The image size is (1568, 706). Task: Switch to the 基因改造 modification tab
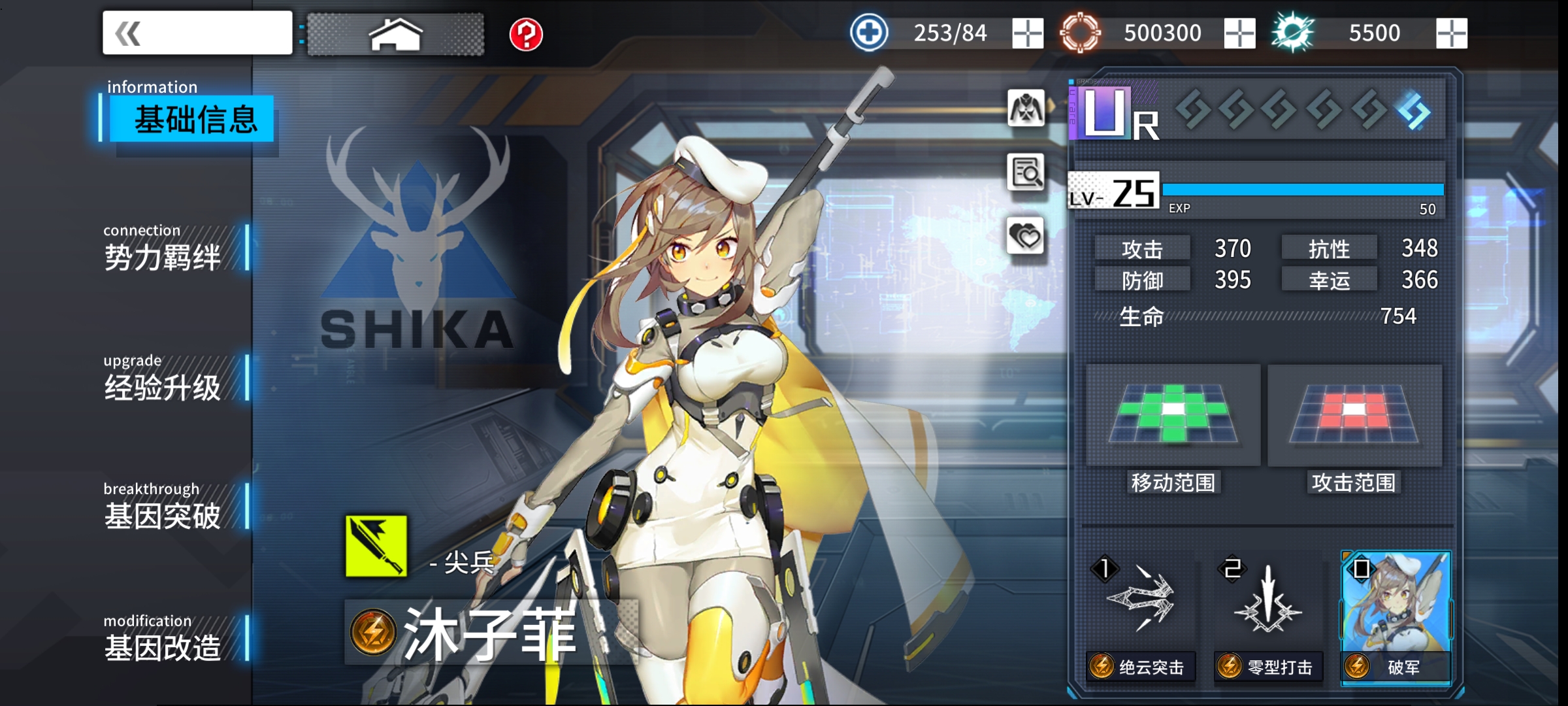(163, 646)
